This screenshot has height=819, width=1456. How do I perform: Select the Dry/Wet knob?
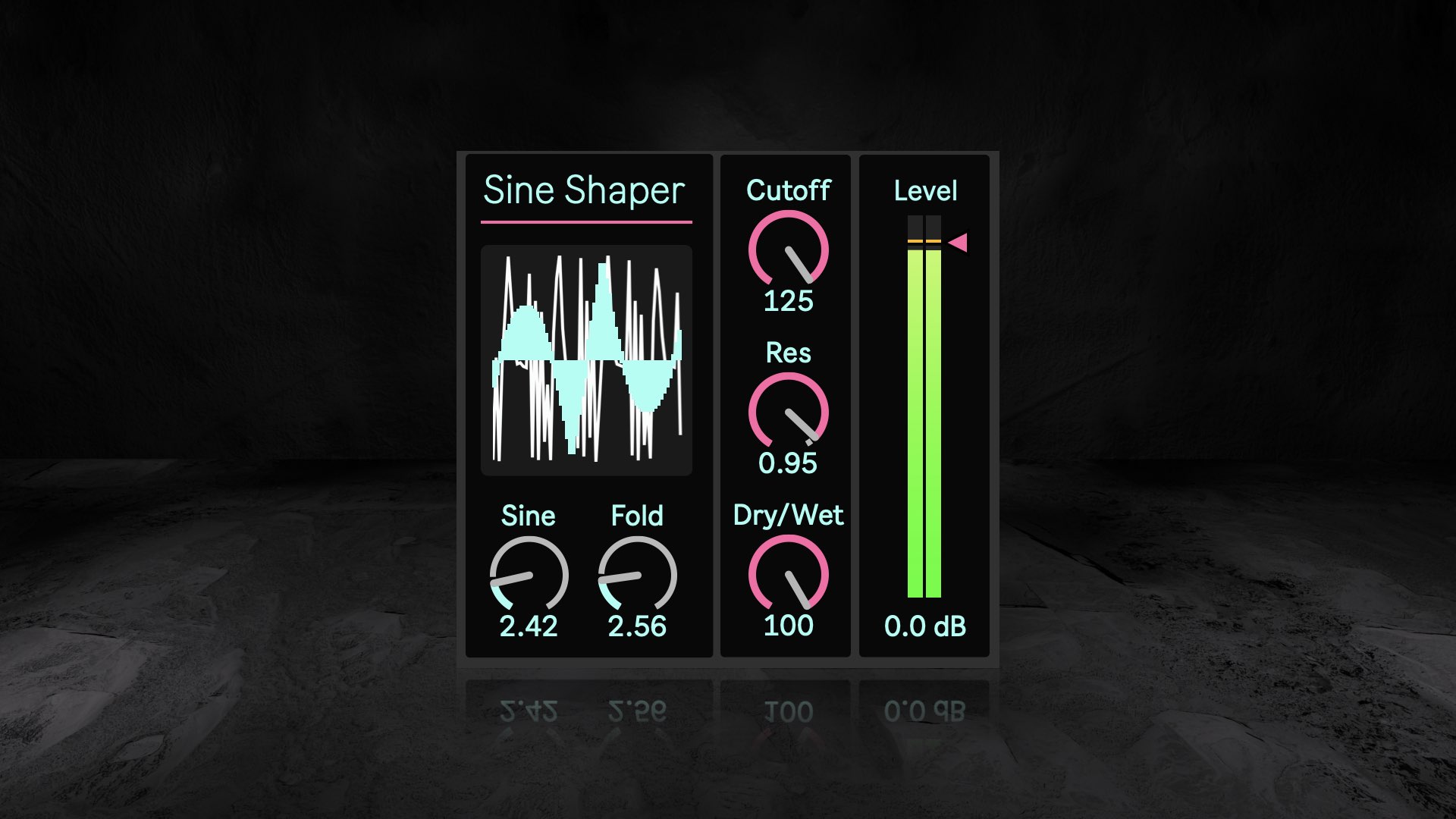(x=788, y=574)
